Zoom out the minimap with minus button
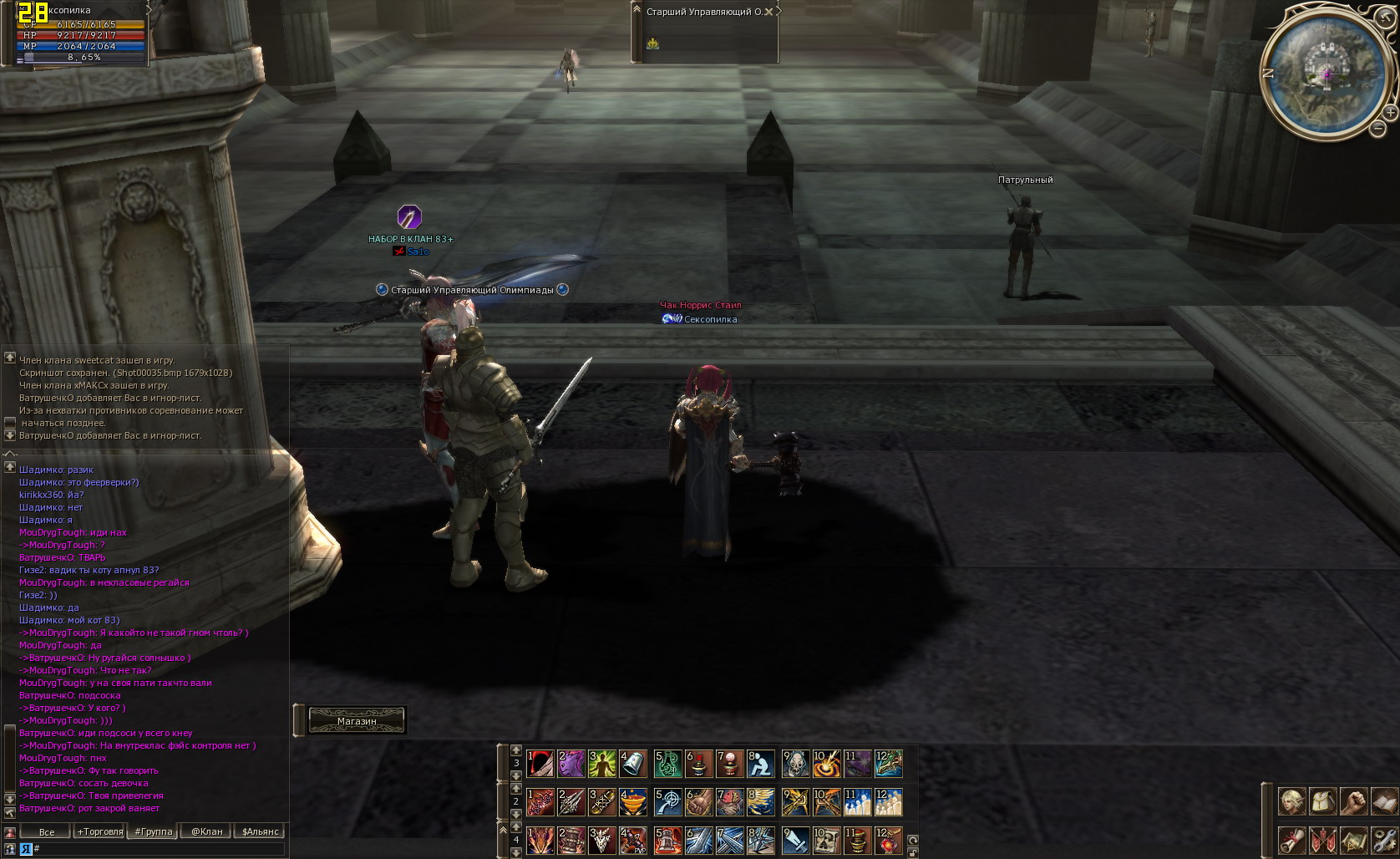Screen dimensions: 1400x859 click(x=1378, y=128)
